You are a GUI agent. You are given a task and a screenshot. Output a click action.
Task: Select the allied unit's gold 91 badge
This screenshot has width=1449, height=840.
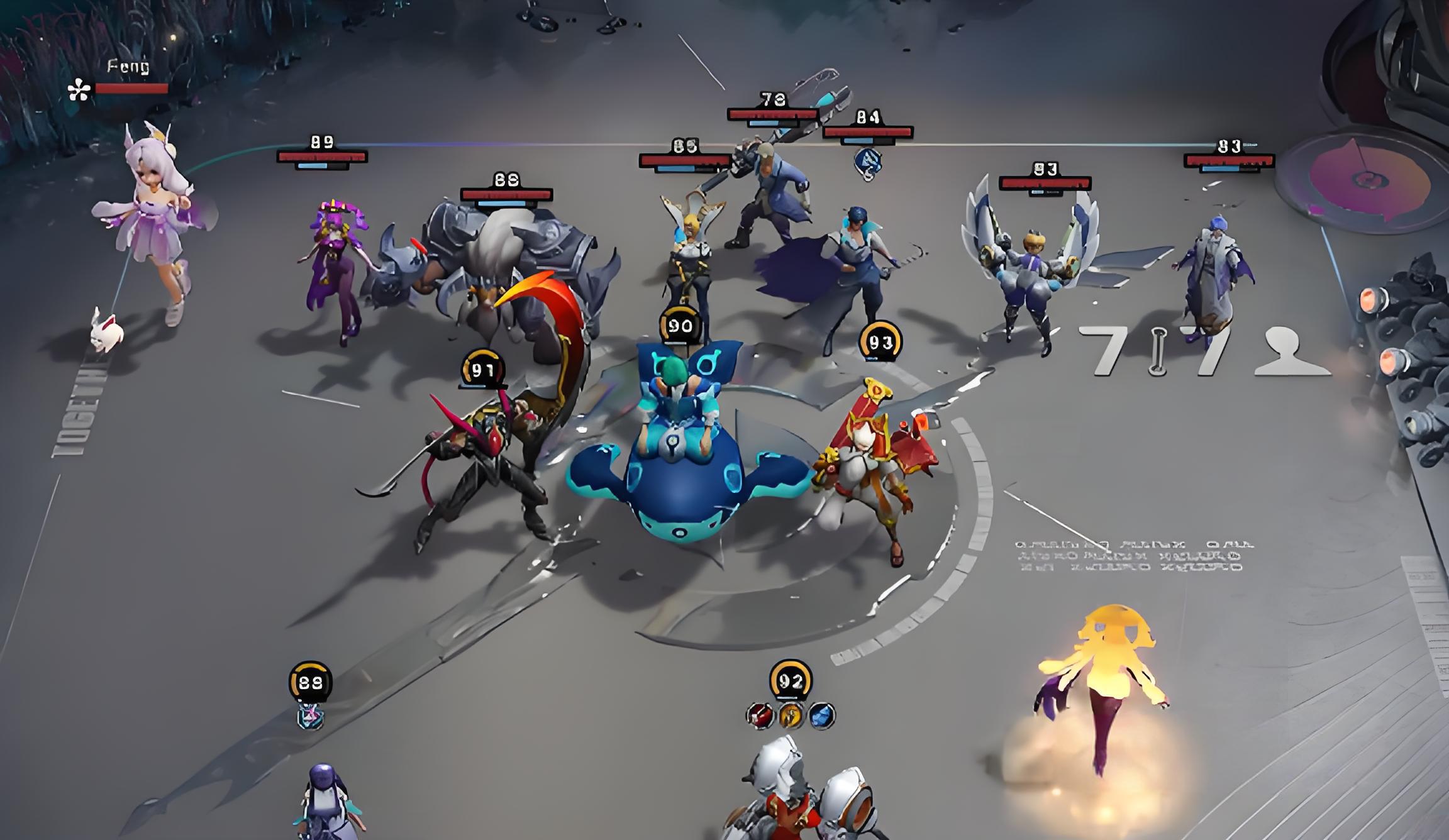tap(482, 370)
